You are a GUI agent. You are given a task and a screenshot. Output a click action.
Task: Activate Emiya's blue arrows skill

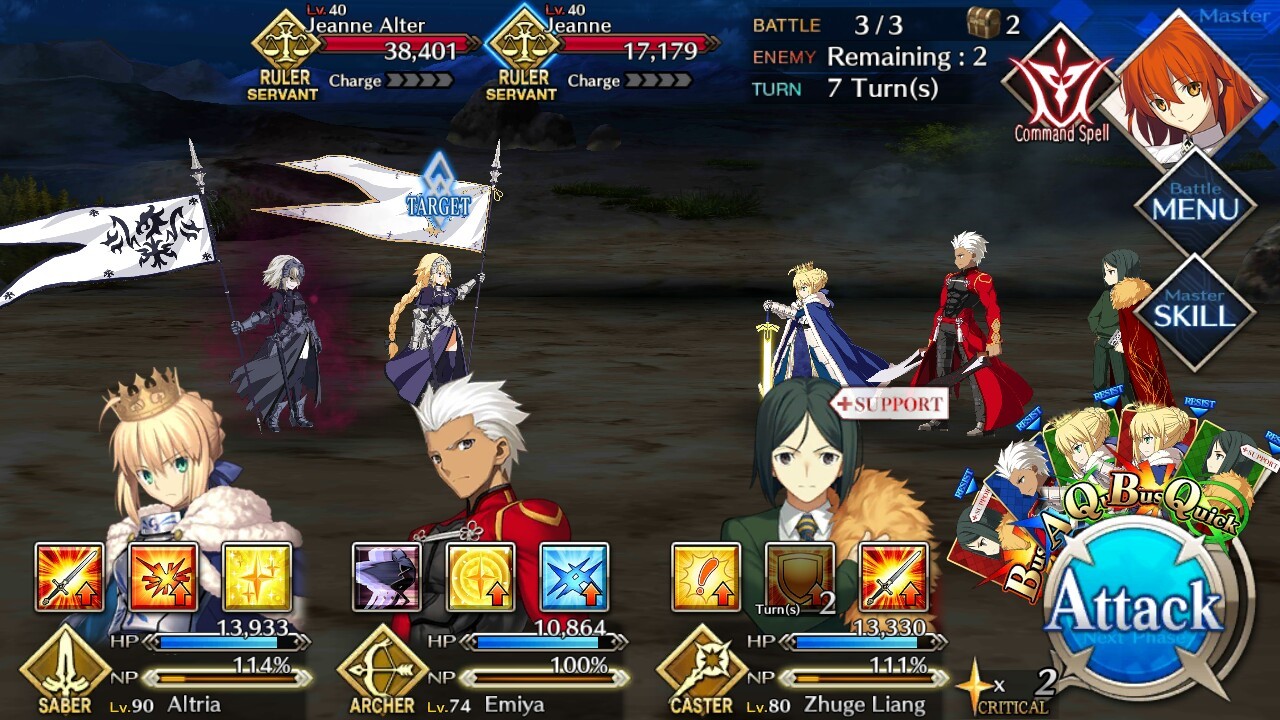tap(574, 577)
